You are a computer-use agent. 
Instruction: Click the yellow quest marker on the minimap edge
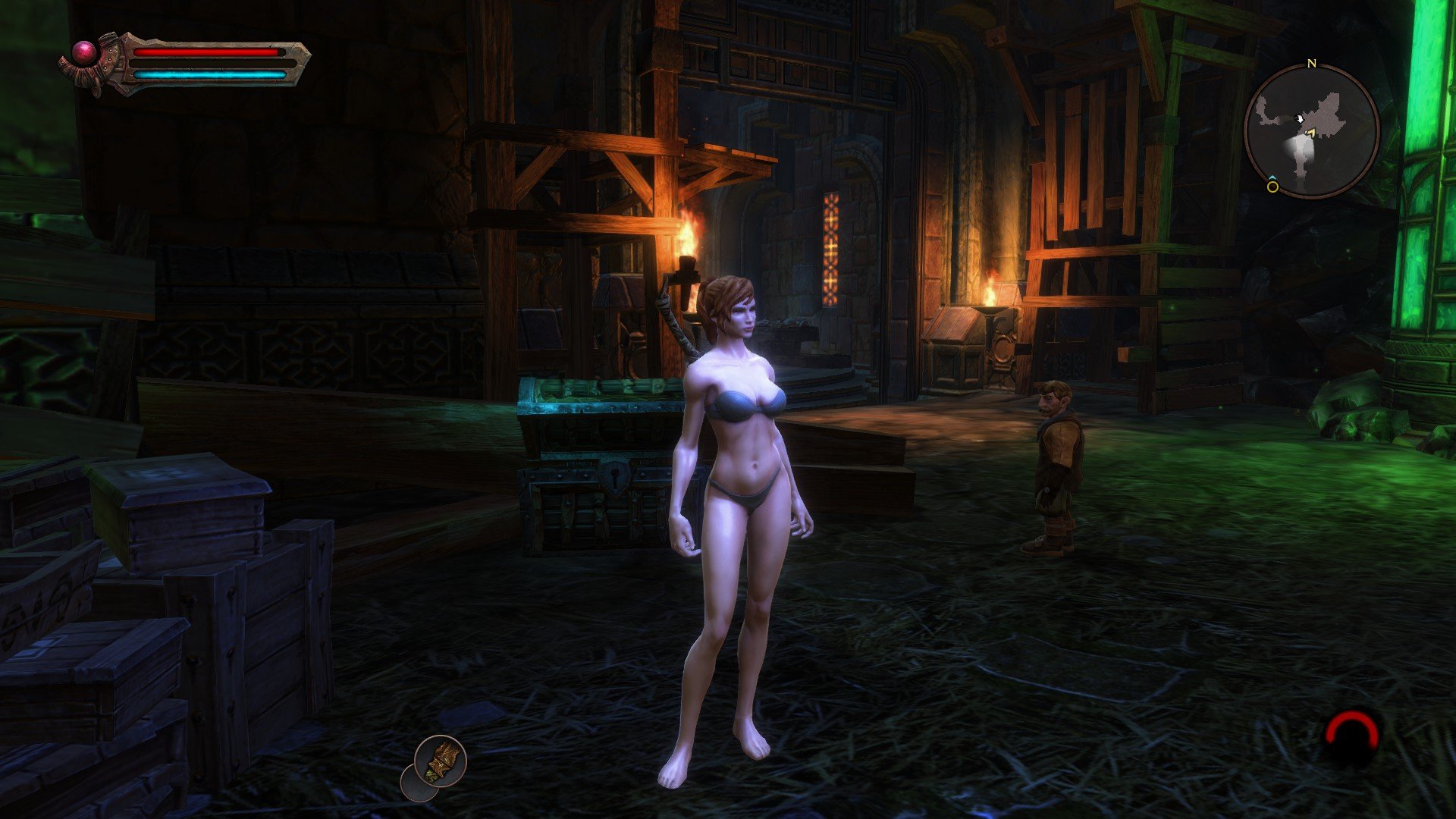(1272, 186)
